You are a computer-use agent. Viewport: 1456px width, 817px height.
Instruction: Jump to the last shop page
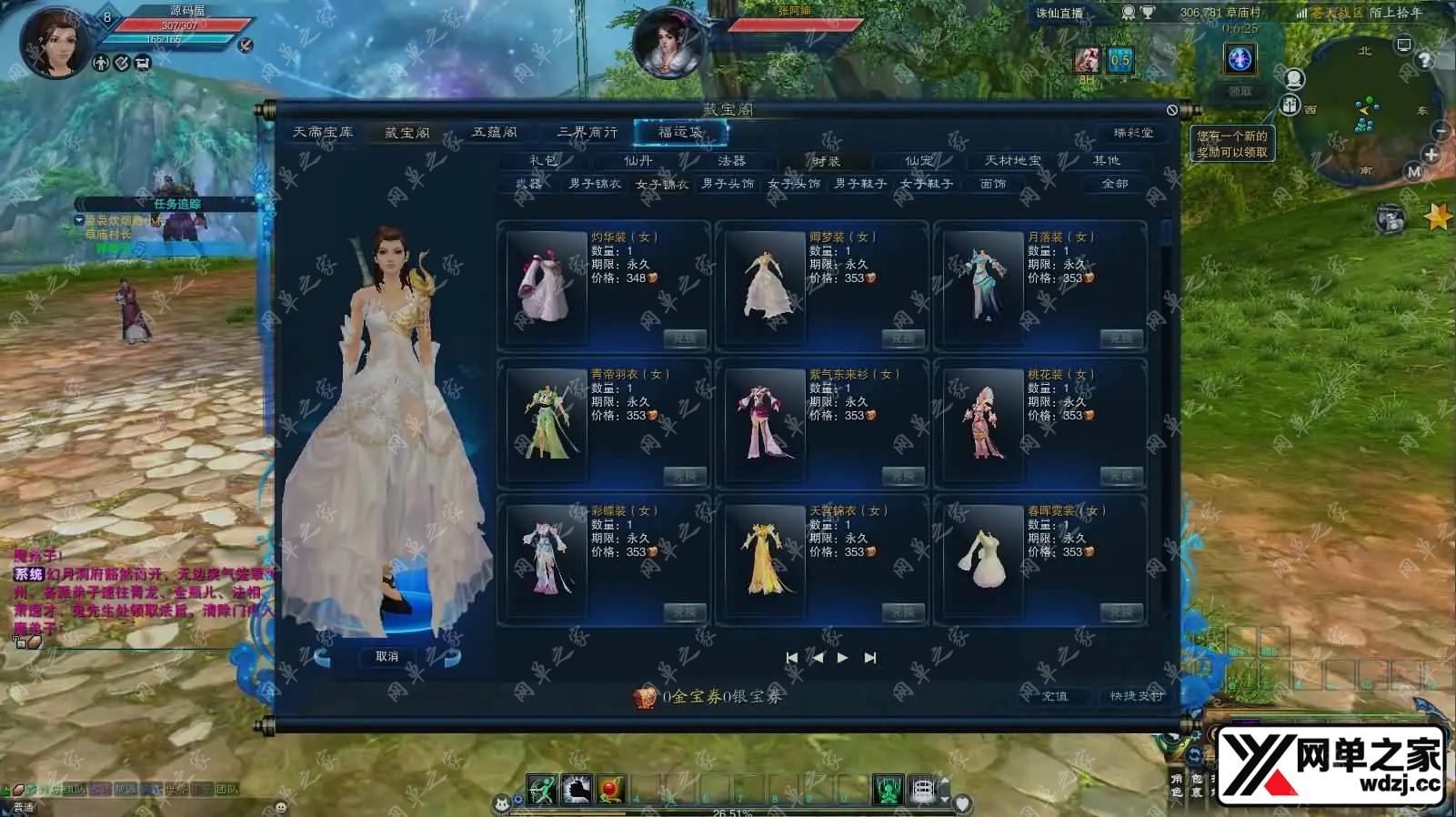870,658
